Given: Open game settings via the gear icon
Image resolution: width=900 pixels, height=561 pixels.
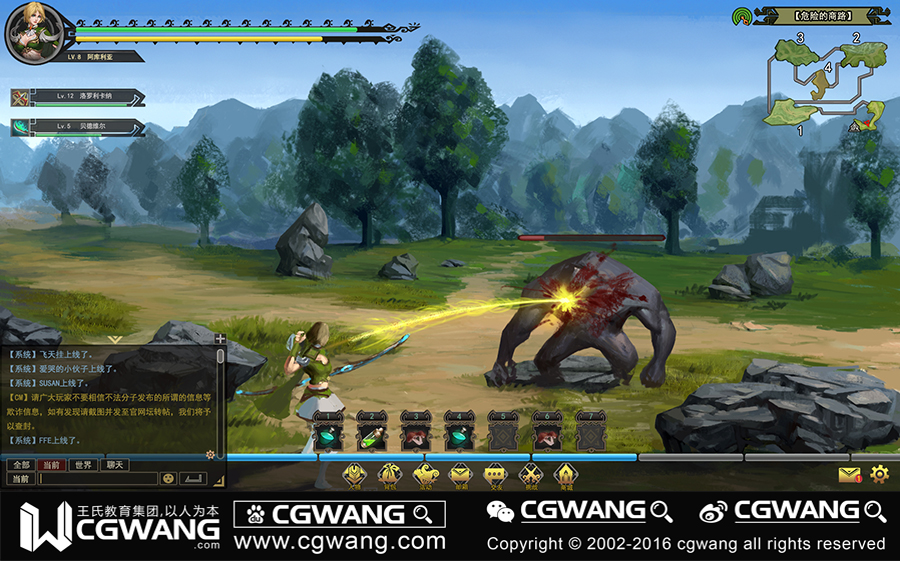Looking at the screenshot, I should [879, 474].
